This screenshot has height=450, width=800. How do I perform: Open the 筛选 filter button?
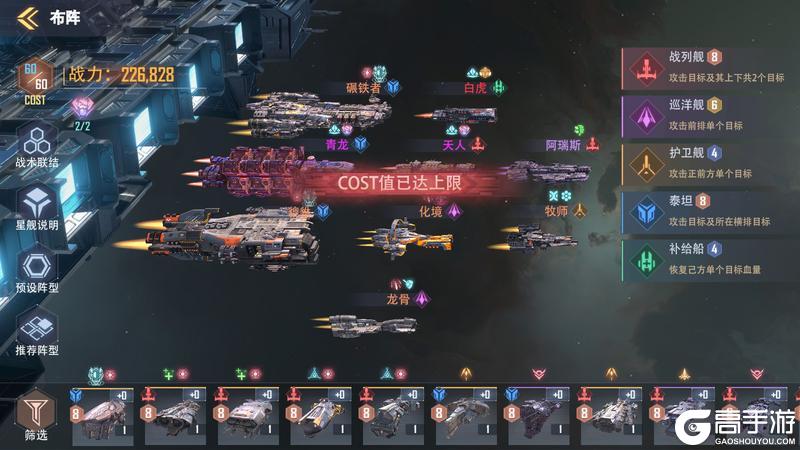[x=34, y=412]
